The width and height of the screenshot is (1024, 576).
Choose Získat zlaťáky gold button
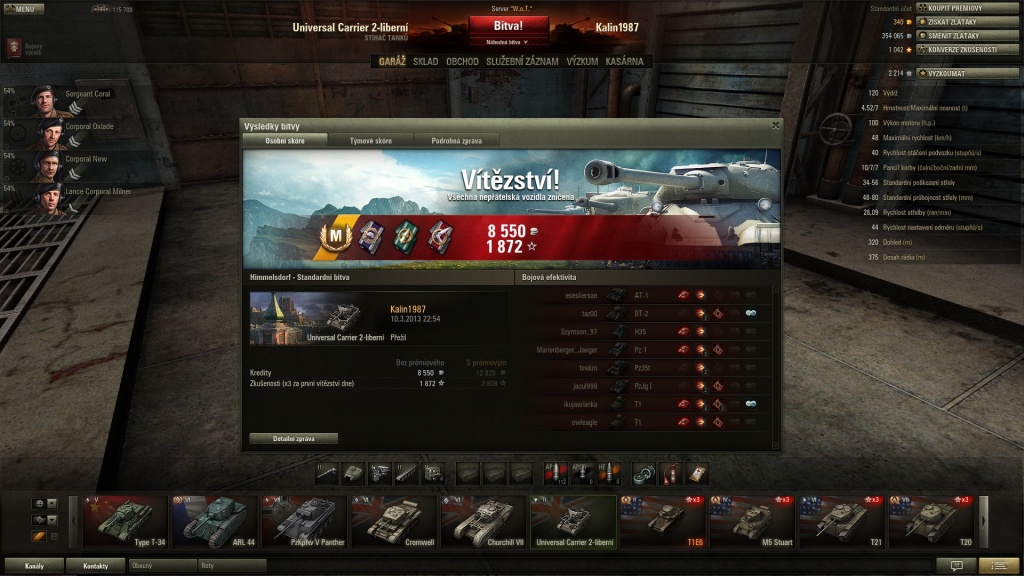click(x=953, y=22)
